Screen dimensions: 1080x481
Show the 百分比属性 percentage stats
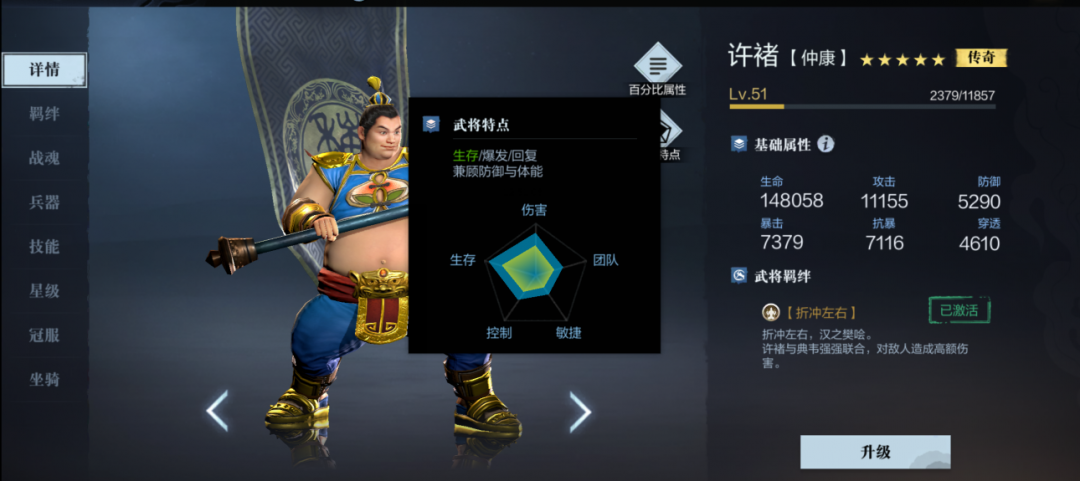click(657, 67)
